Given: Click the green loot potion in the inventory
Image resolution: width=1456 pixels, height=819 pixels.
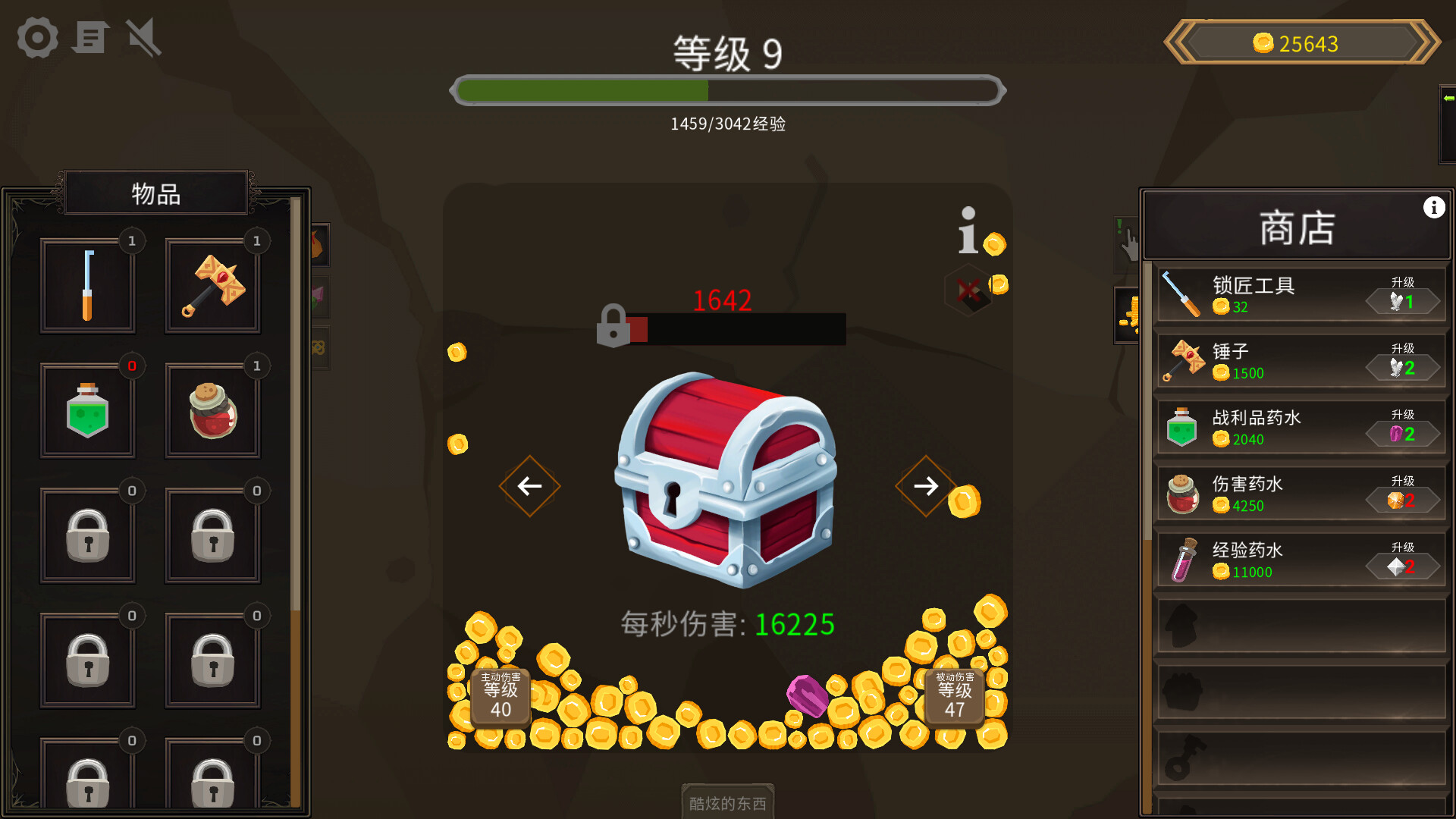Looking at the screenshot, I should pyautogui.click(x=87, y=410).
